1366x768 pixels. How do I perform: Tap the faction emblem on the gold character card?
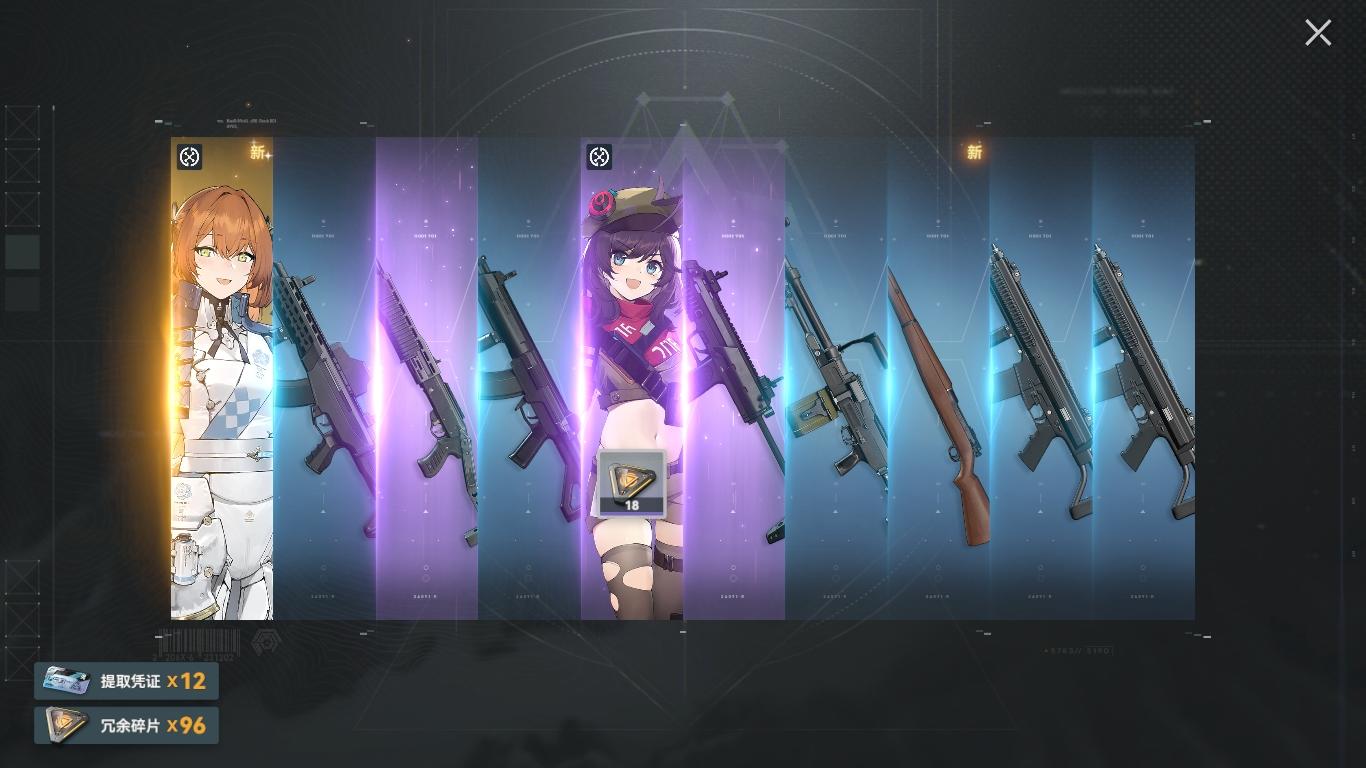(x=190, y=156)
